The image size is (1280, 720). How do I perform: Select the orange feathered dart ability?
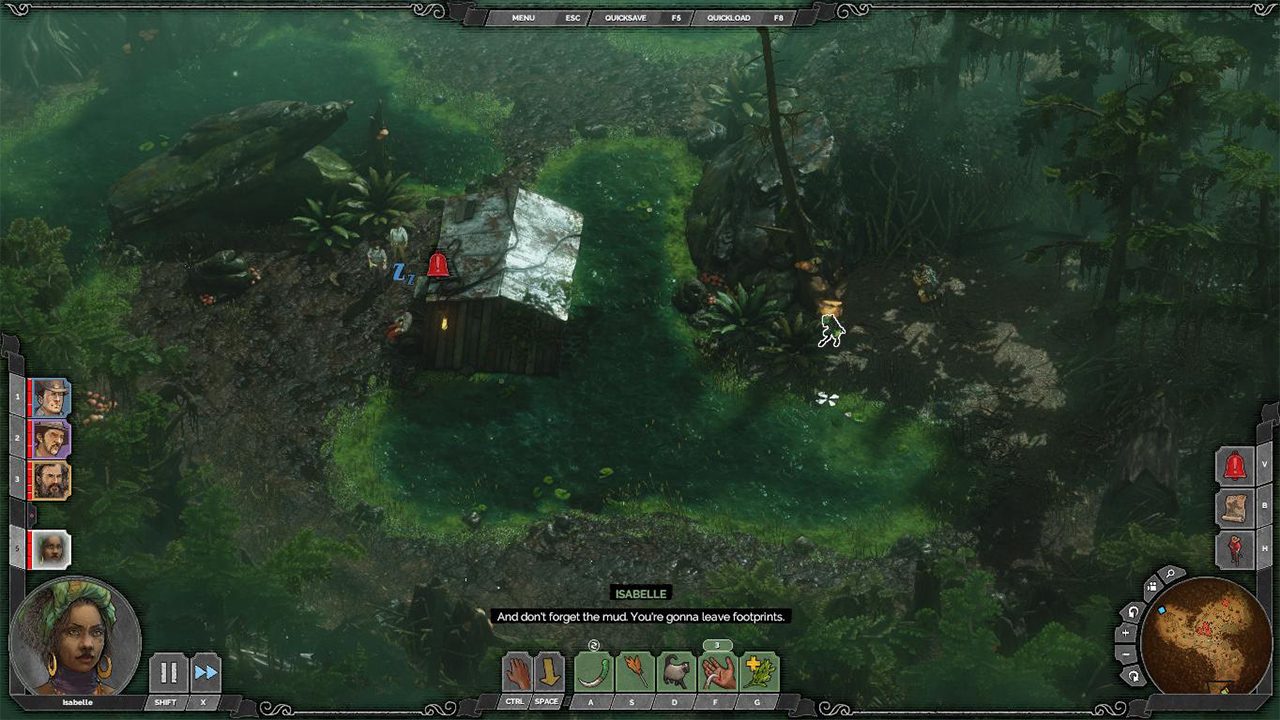635,672
